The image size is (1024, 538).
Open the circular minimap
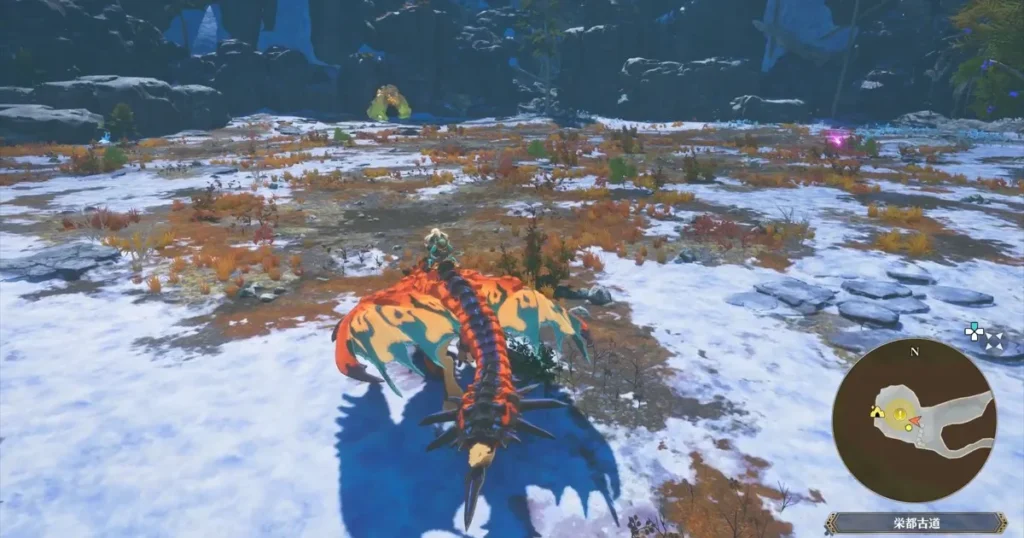click(914, 420)
